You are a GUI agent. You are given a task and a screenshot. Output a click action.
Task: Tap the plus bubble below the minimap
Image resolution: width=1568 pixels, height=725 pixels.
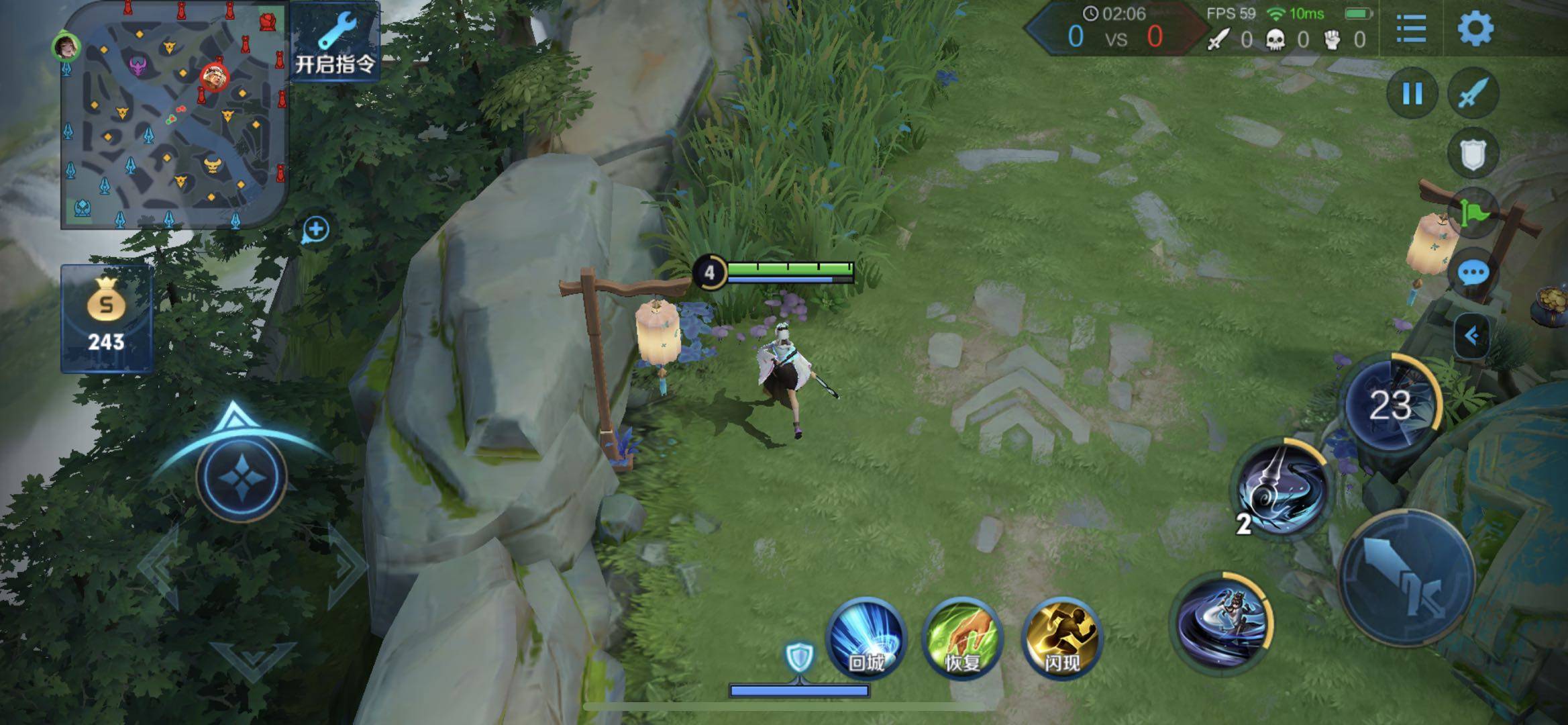point(316,230)
